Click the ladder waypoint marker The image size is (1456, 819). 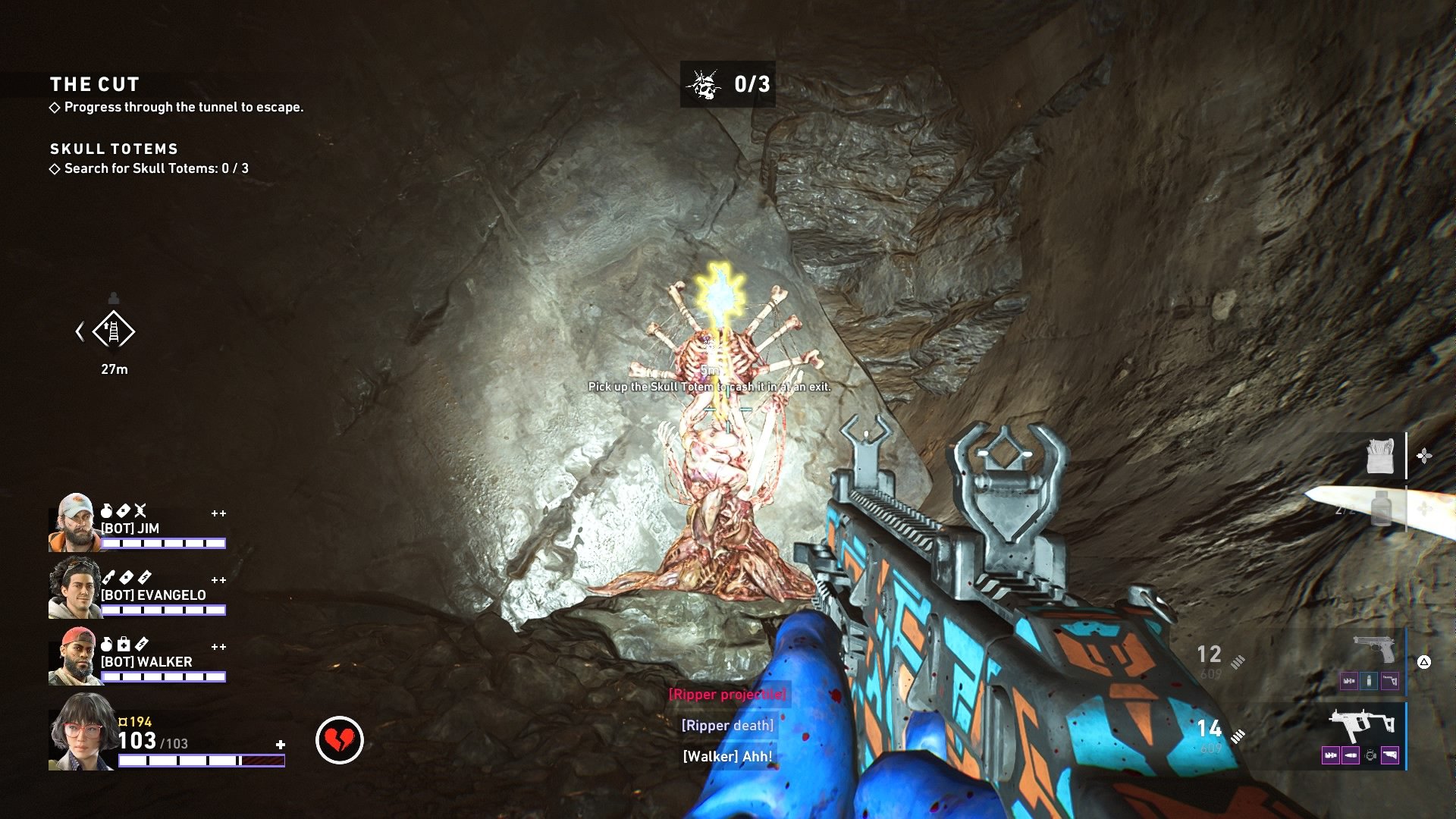114,331
